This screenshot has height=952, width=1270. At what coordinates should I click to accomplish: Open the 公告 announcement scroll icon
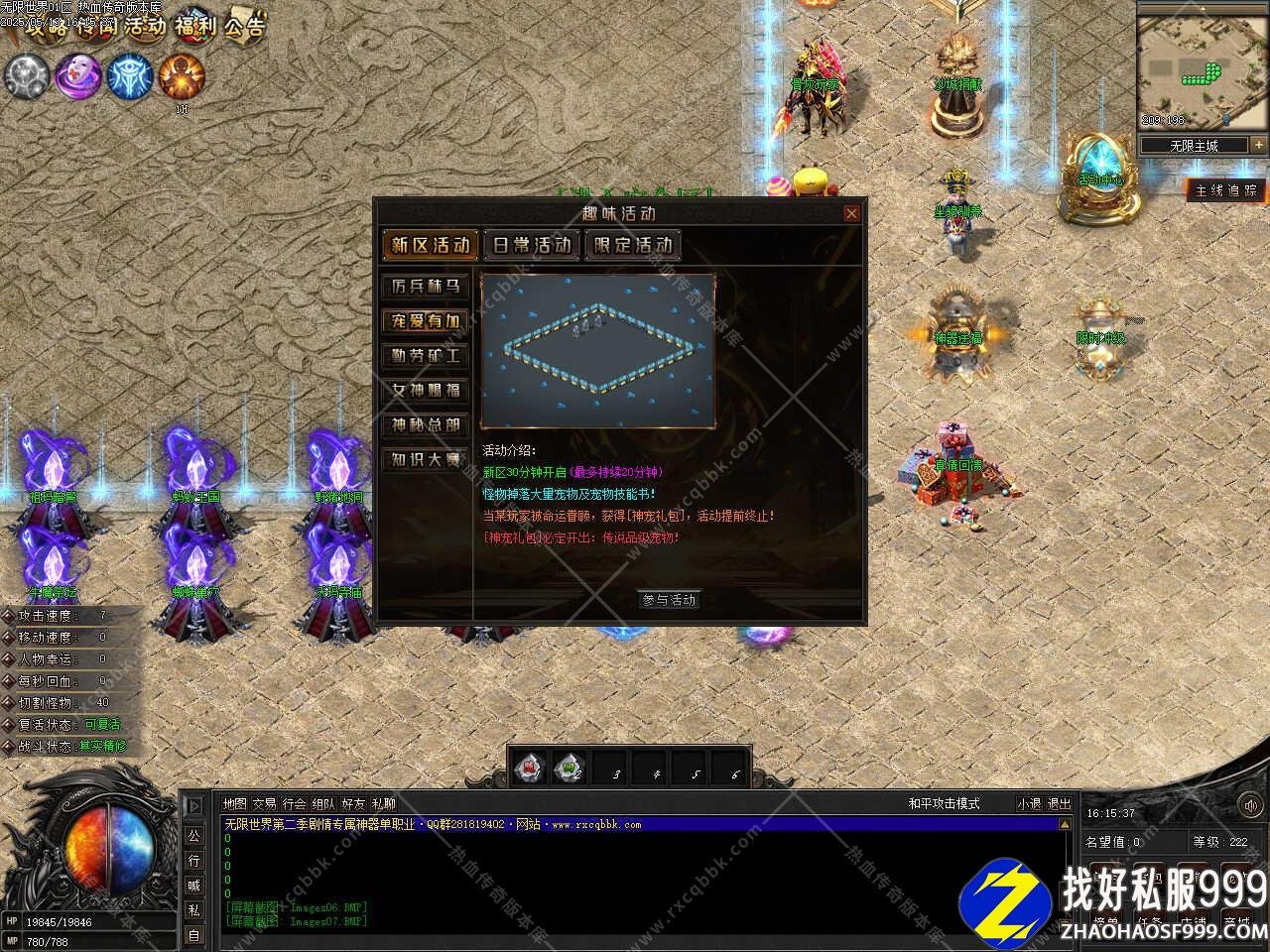pos(243,26)
